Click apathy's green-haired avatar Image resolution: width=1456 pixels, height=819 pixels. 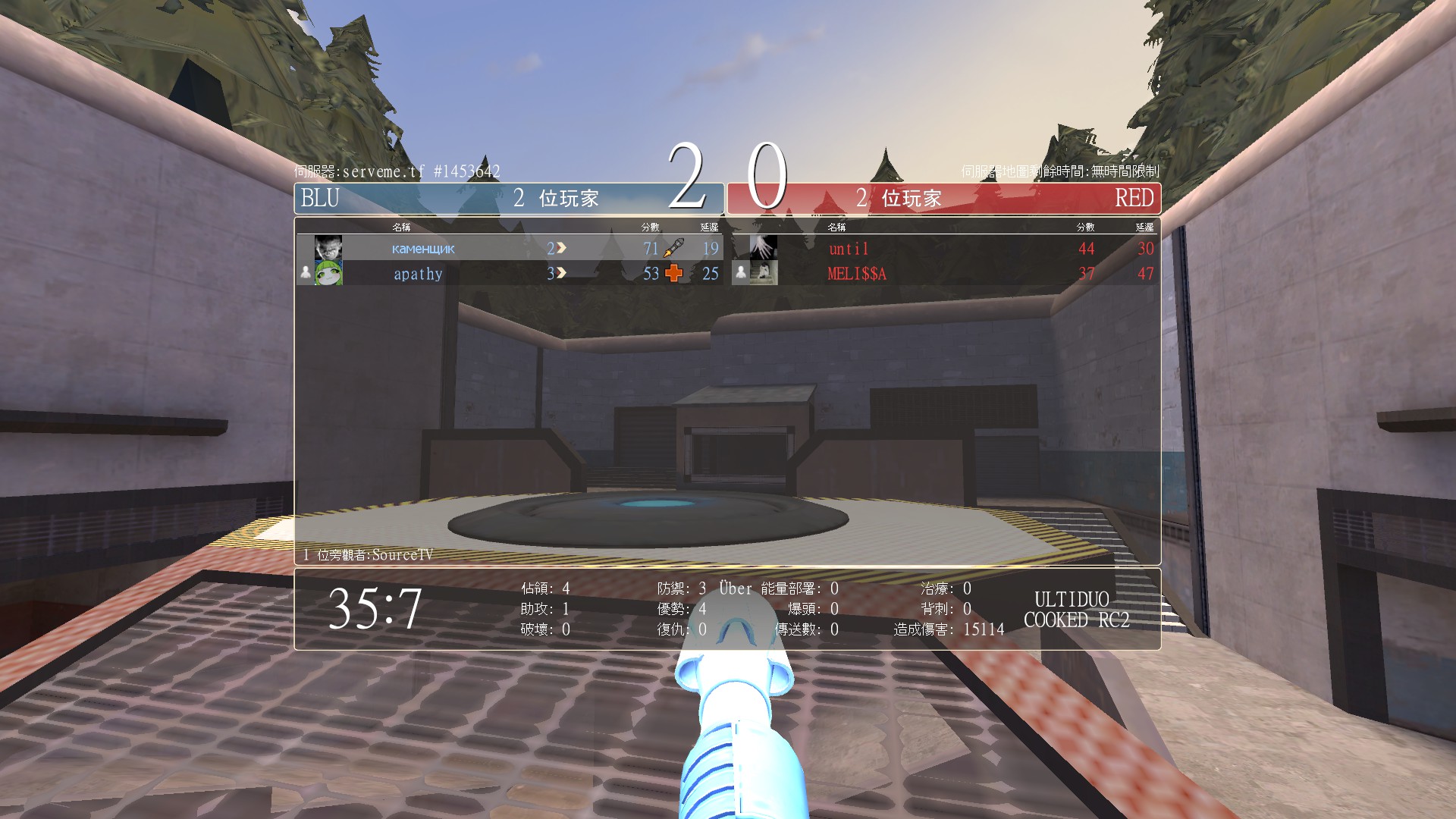tap(328, 273)
